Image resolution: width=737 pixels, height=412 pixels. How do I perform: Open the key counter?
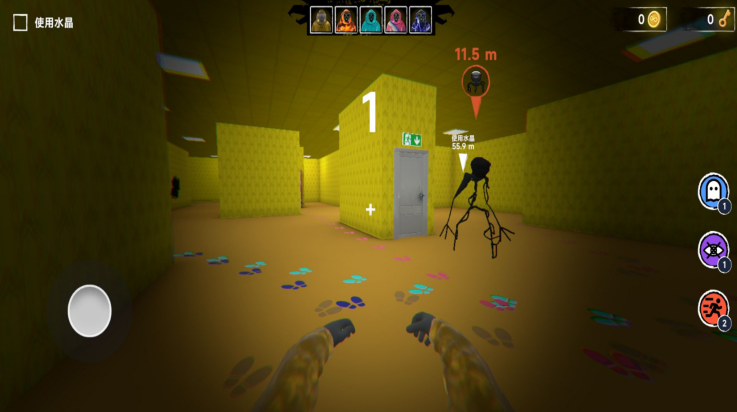(x=714, y=19)
